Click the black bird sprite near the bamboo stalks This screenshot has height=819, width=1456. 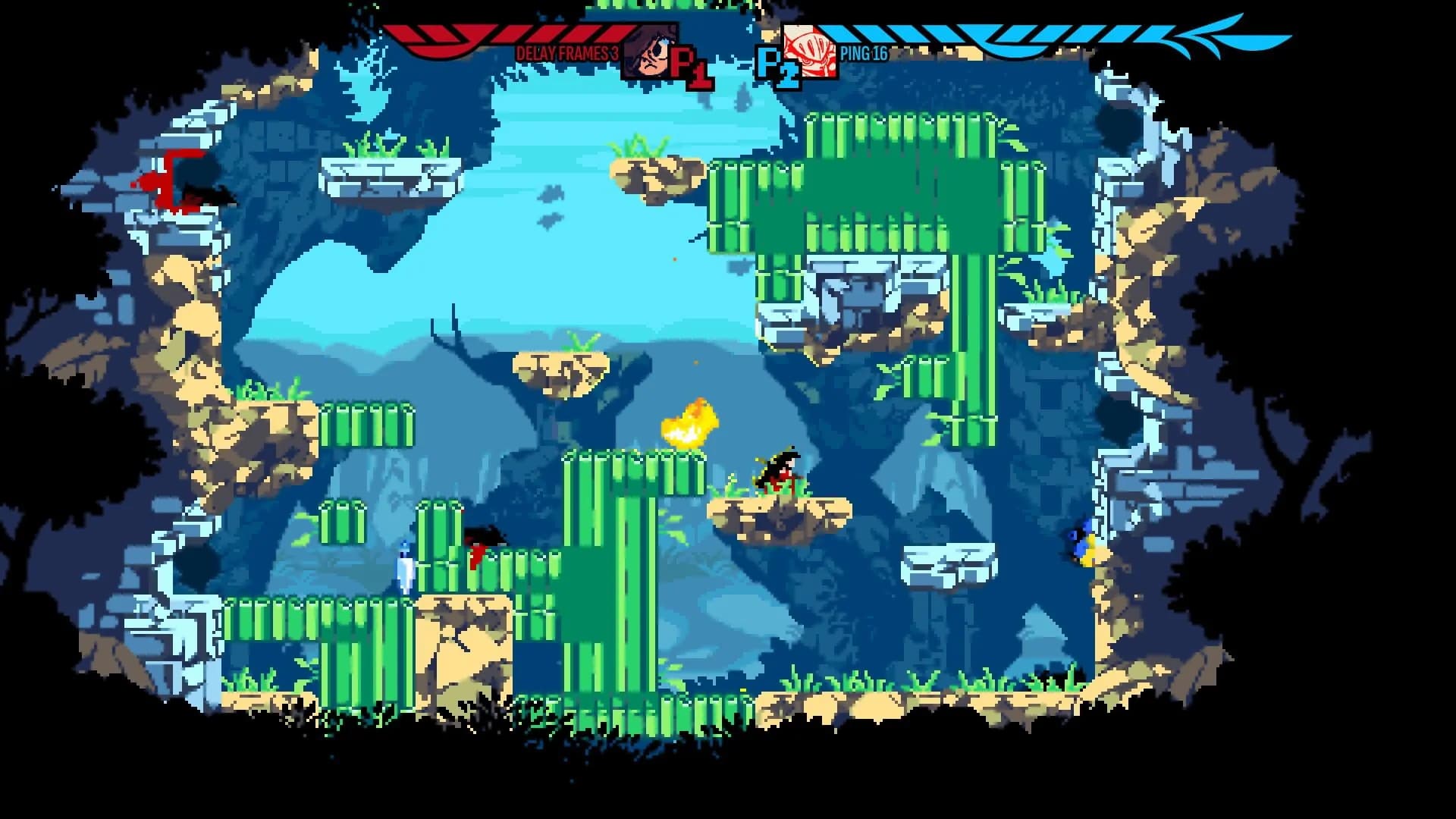pos(484,538)
